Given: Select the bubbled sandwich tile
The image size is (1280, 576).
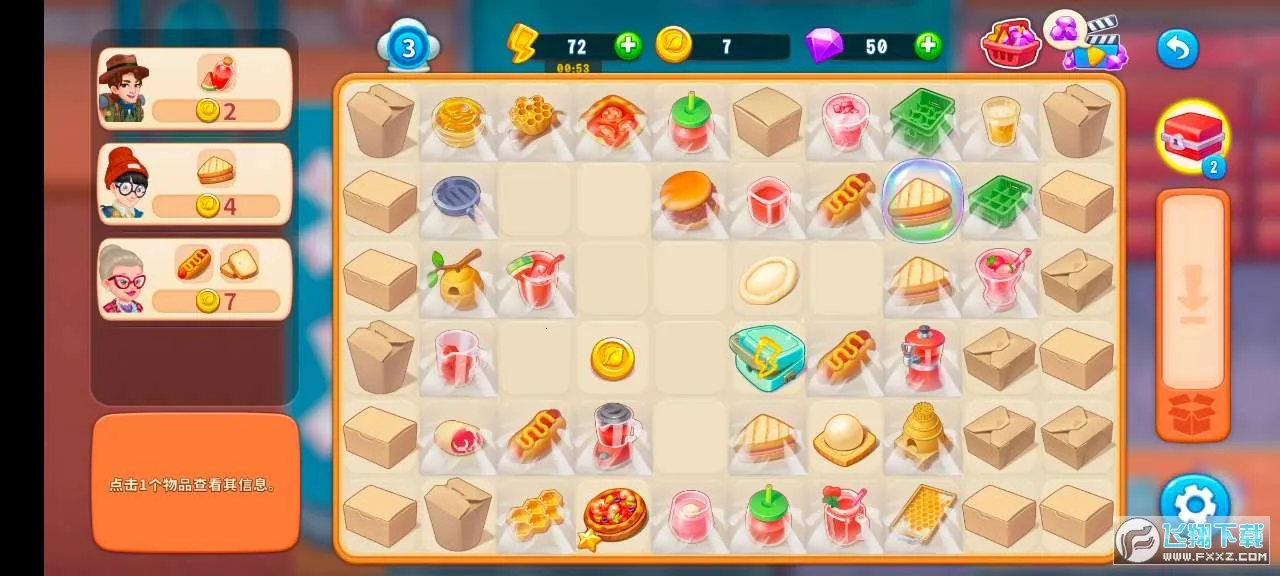Looking at the screenshot, I should click(921, 201).
